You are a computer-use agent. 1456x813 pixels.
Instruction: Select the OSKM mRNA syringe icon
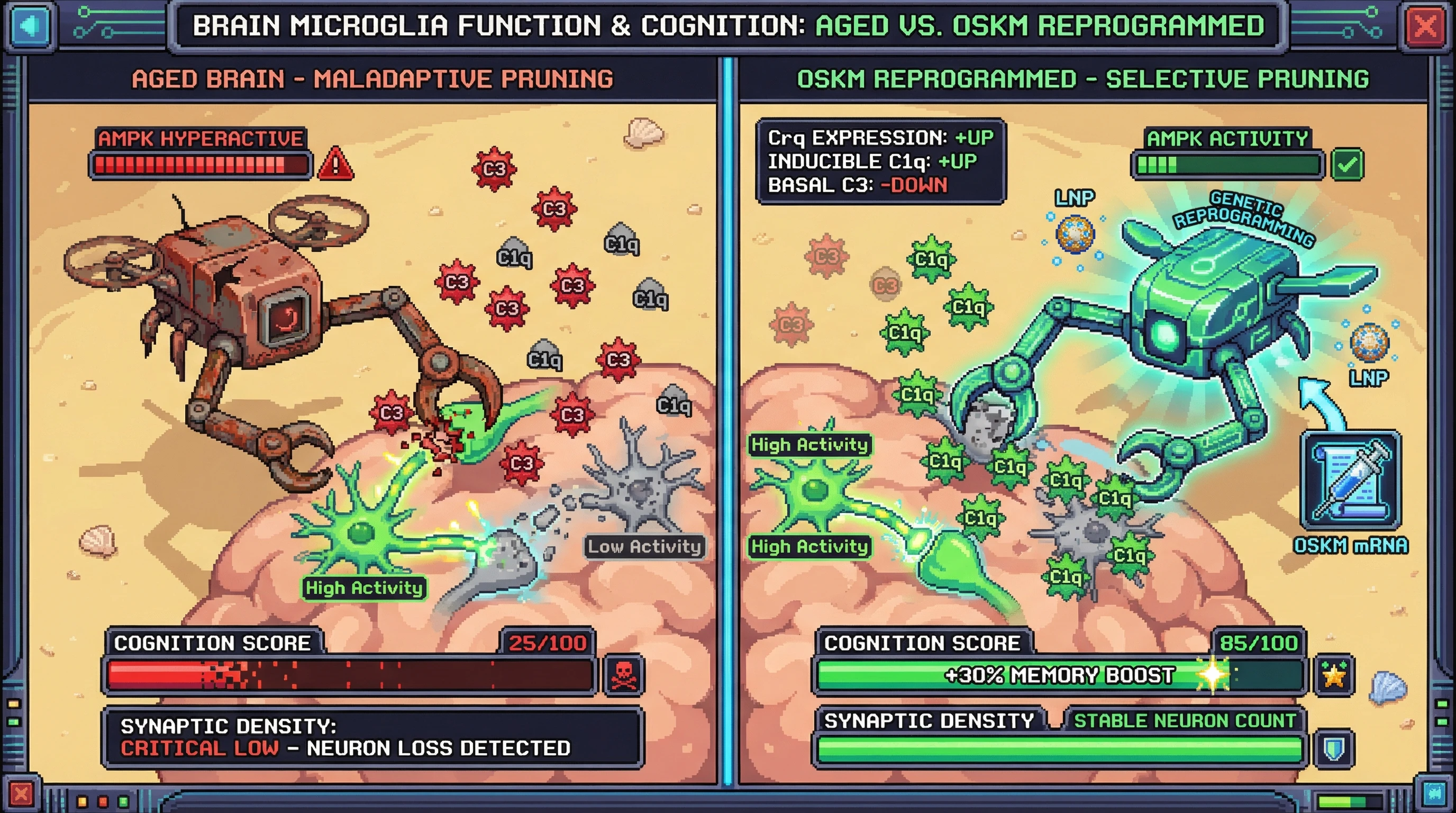click(1350, 480)
